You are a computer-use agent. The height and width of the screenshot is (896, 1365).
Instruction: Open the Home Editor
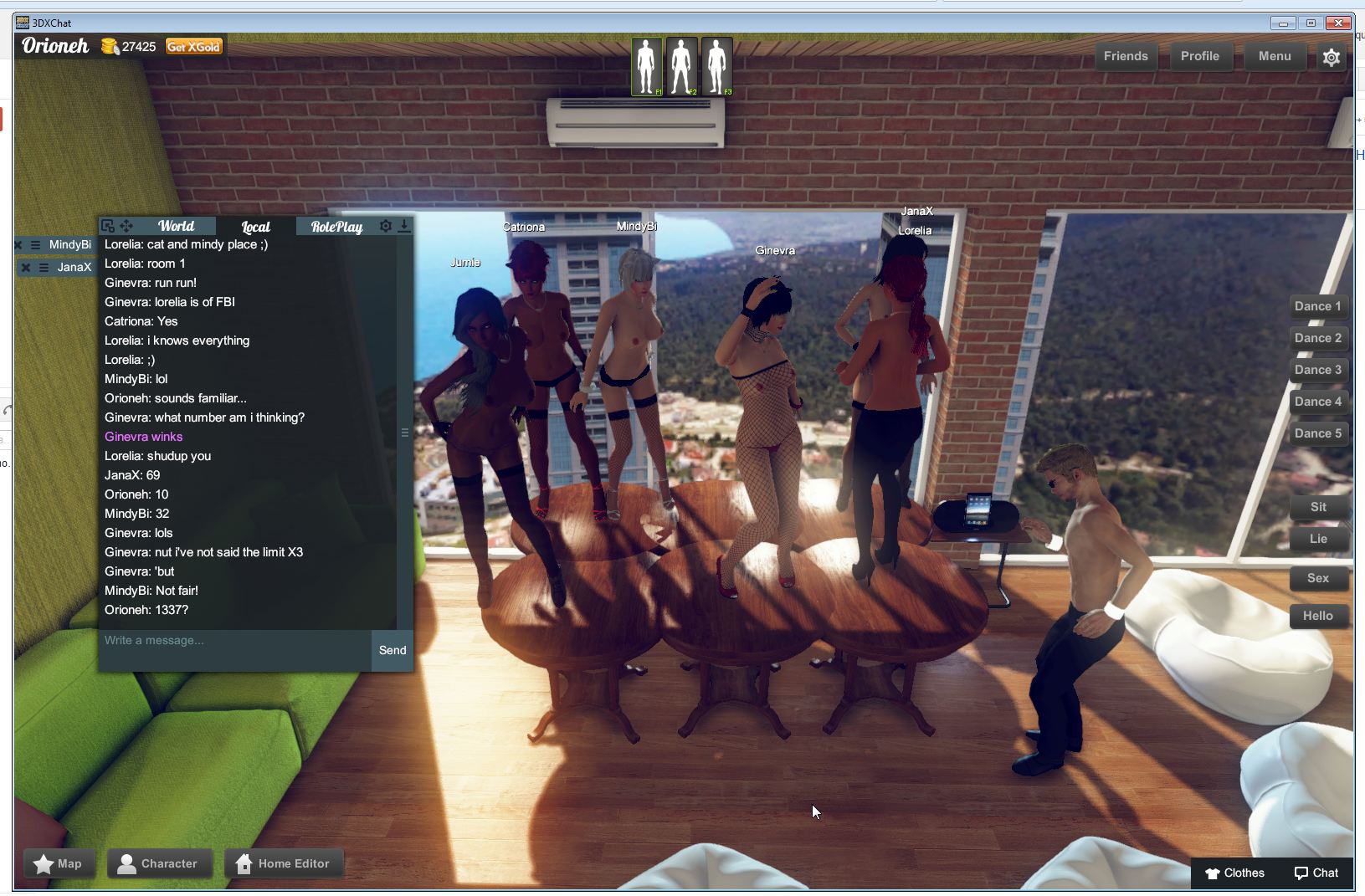pos(284,863)
